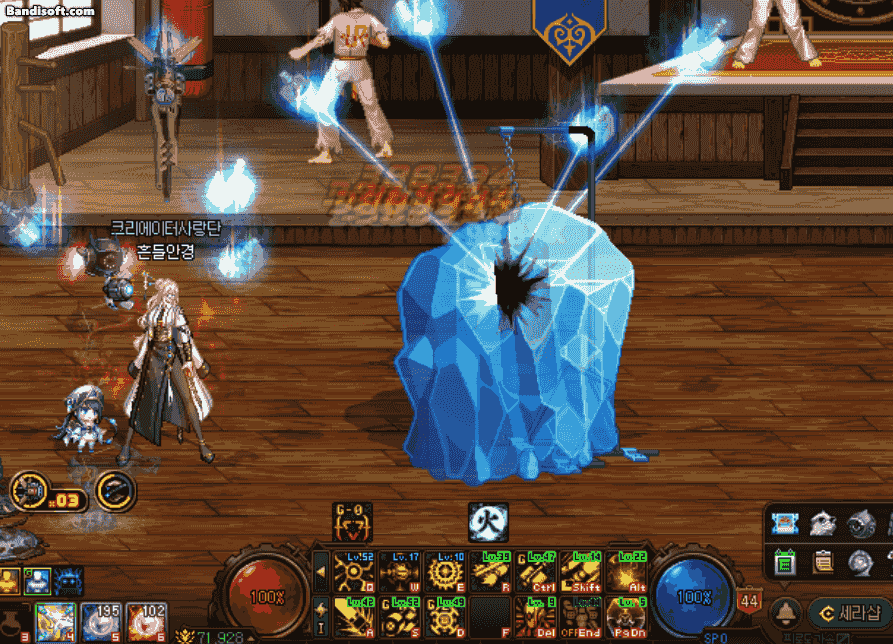Screen dimensions: 893x644
Task: Open the blue ticket icon in menu panel
Action: 785,524
